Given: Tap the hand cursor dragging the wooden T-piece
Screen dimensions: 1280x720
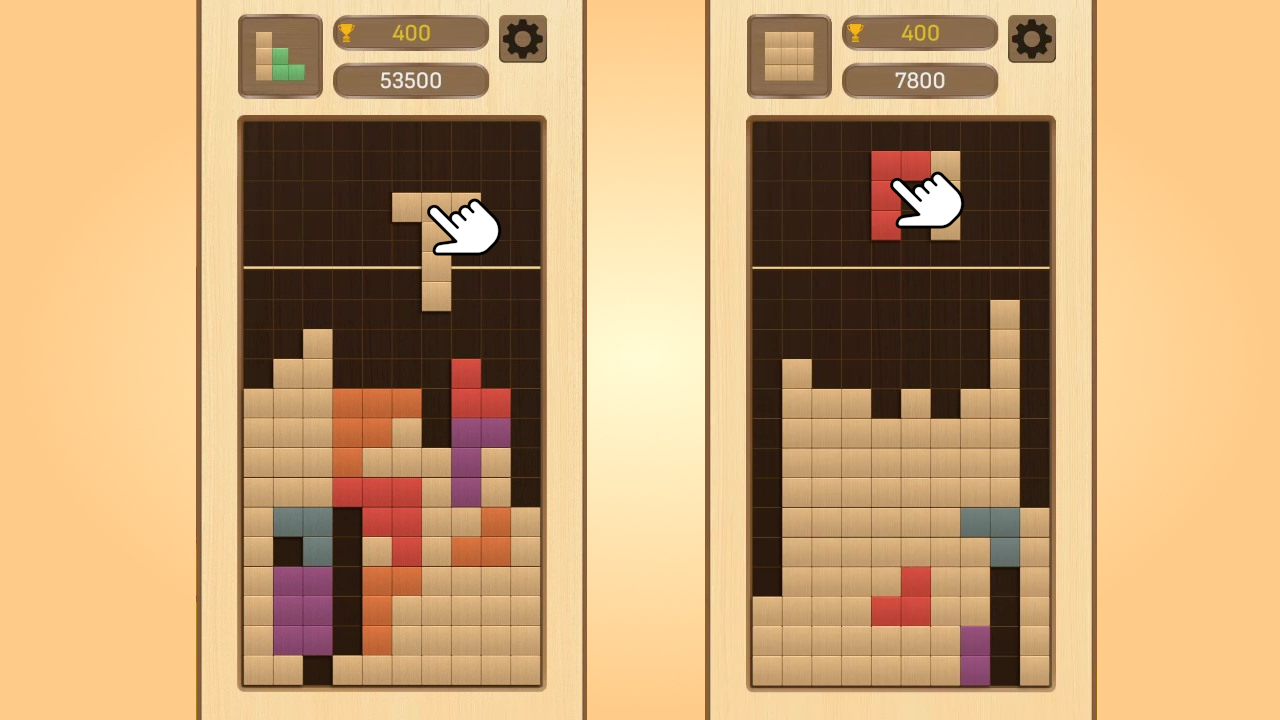Looking at the screenshot, I should [x=462, y=228].
